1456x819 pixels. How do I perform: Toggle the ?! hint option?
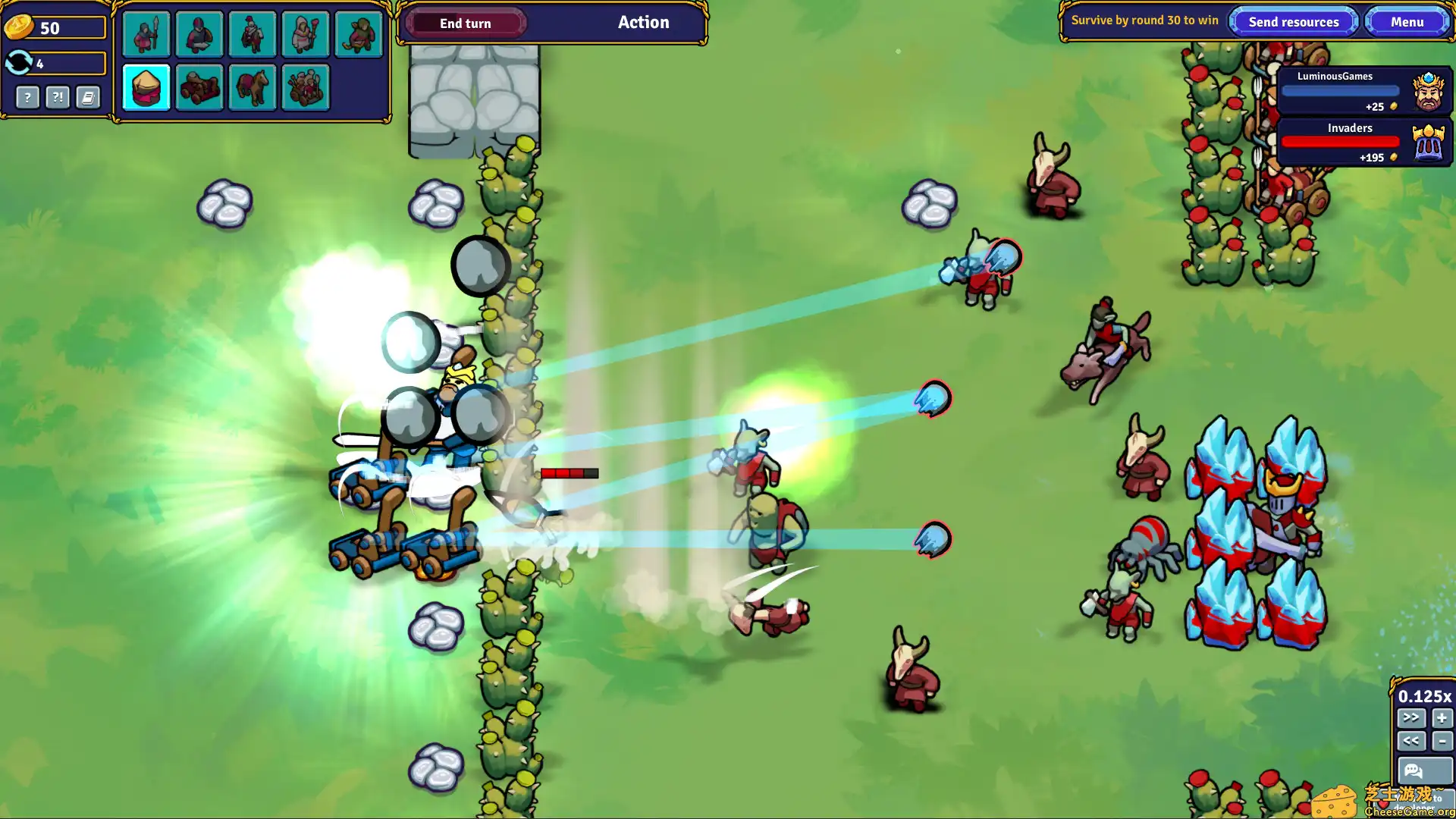click(57, 97)
